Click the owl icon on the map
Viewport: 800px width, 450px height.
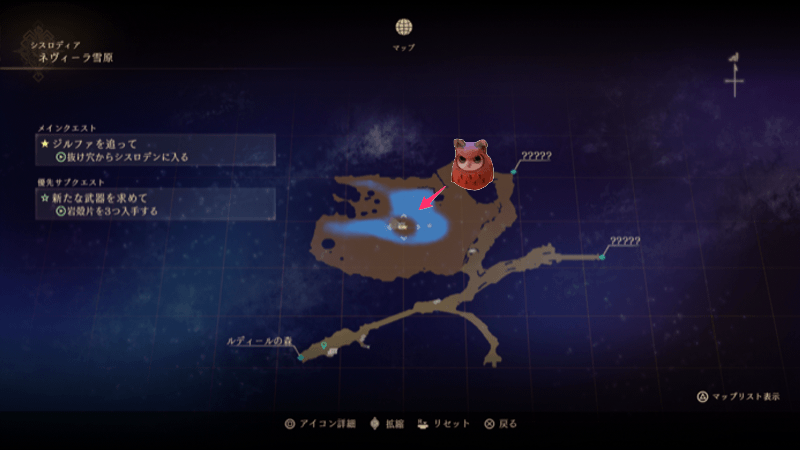(x=470, y=163)
